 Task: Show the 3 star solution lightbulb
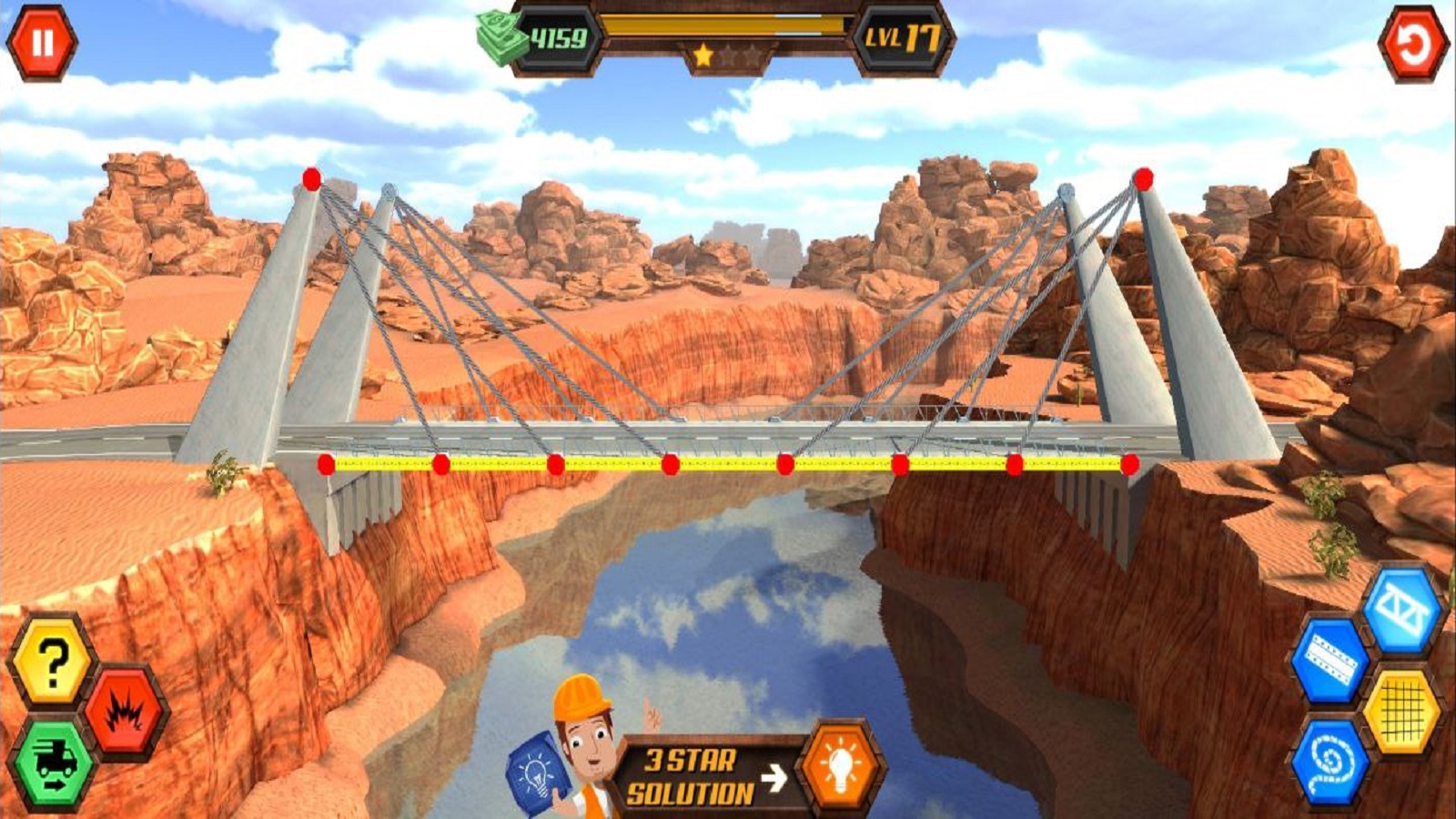click(x=839, y=767)
